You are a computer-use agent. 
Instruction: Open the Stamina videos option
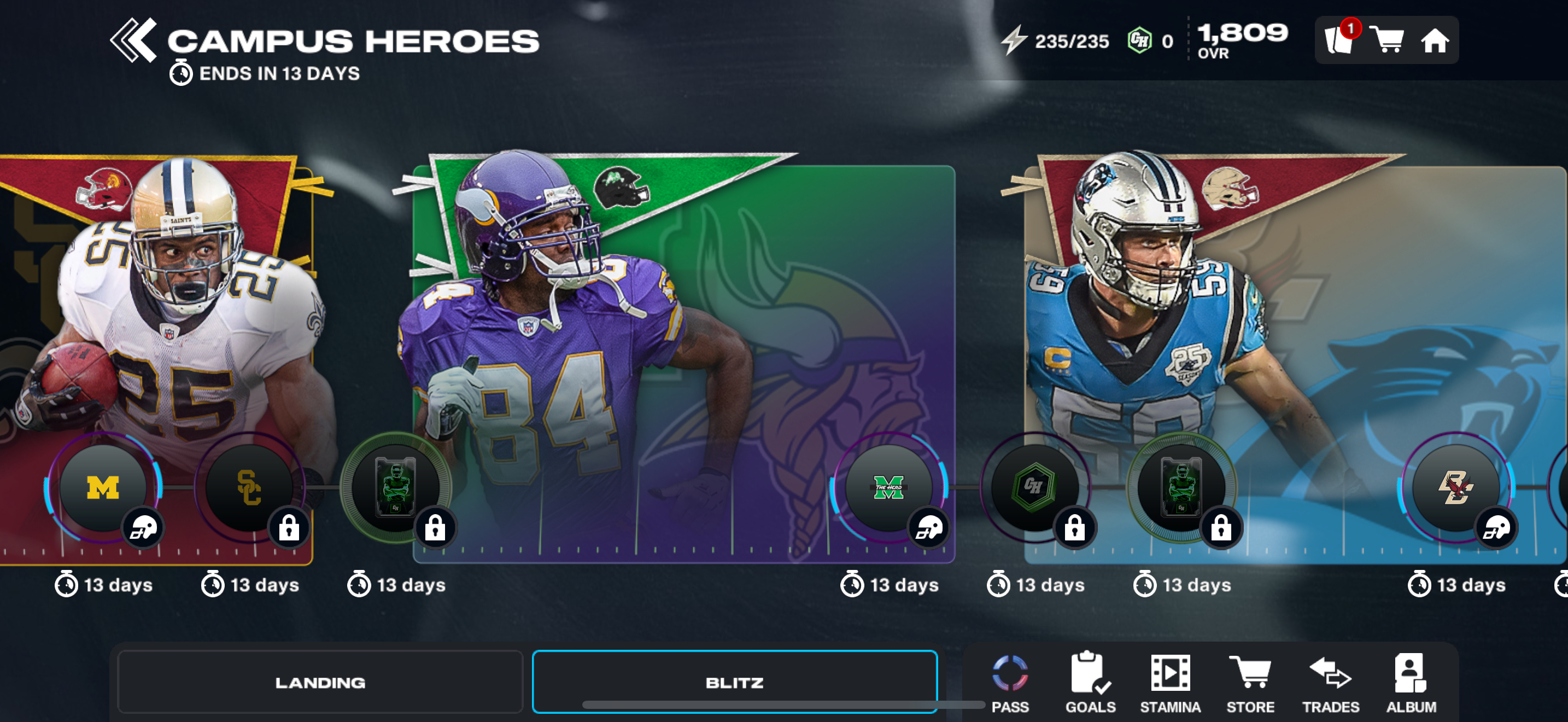coord(1170,683)
